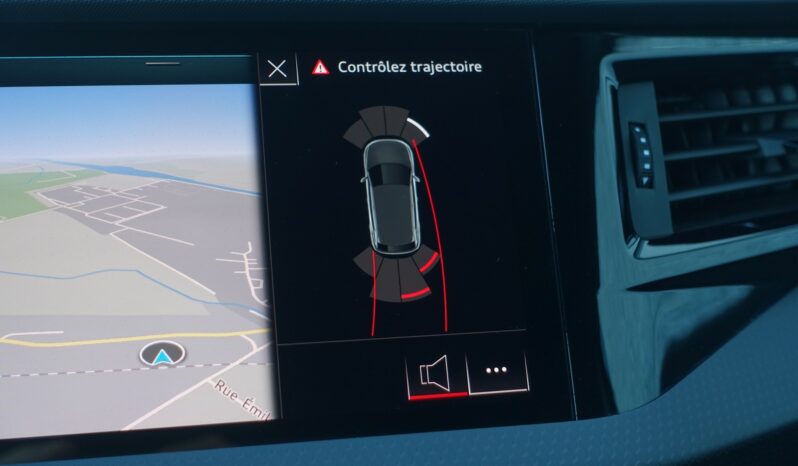Close the parking assist panel

point(277,68)
